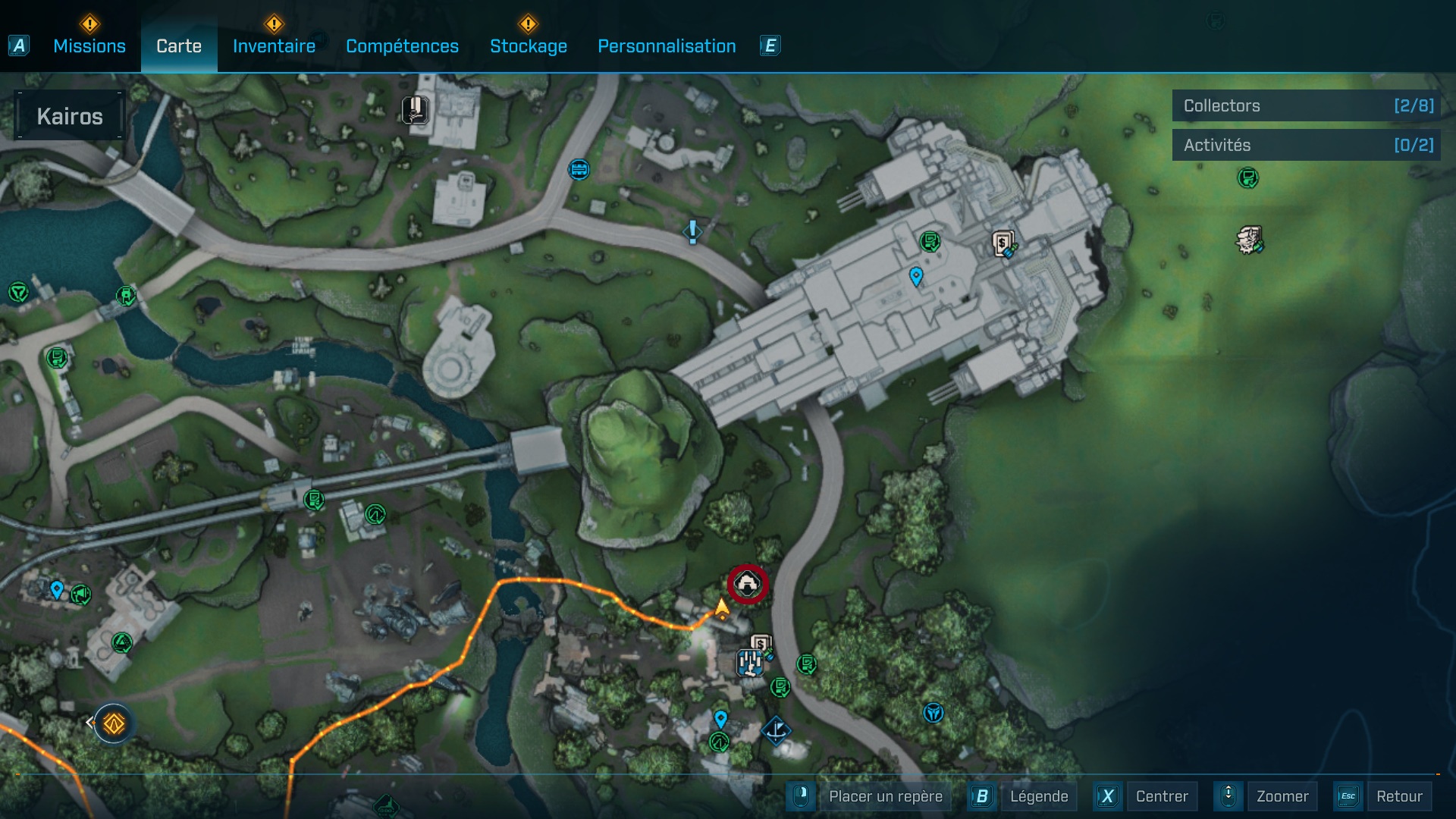The height and width of the screenshot is (819, 1456).
Task: Click Centrer to recenter the map
Action: (x=1161, y=796)
